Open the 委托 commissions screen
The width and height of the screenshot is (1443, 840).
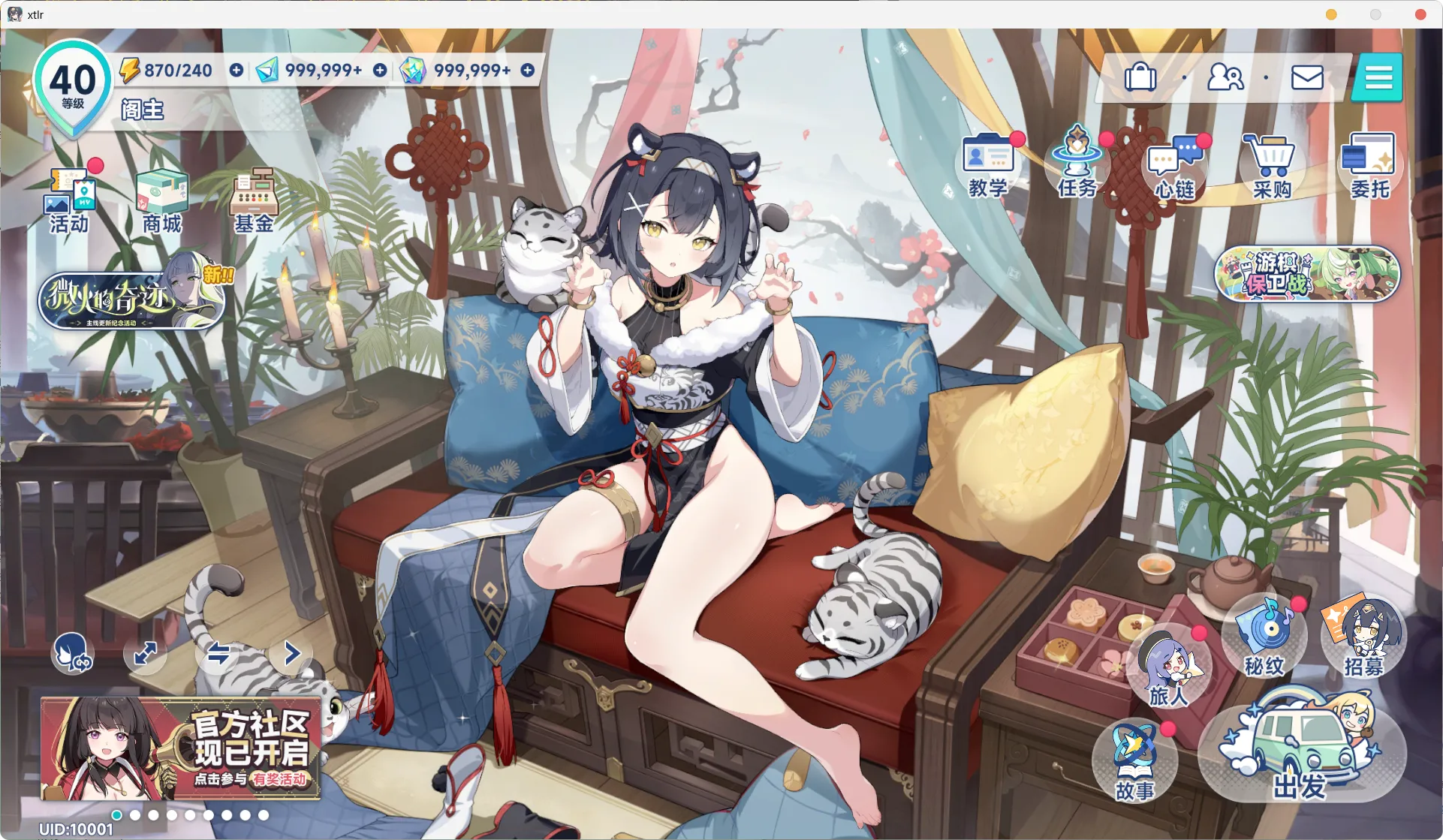tap(1369, 167)
